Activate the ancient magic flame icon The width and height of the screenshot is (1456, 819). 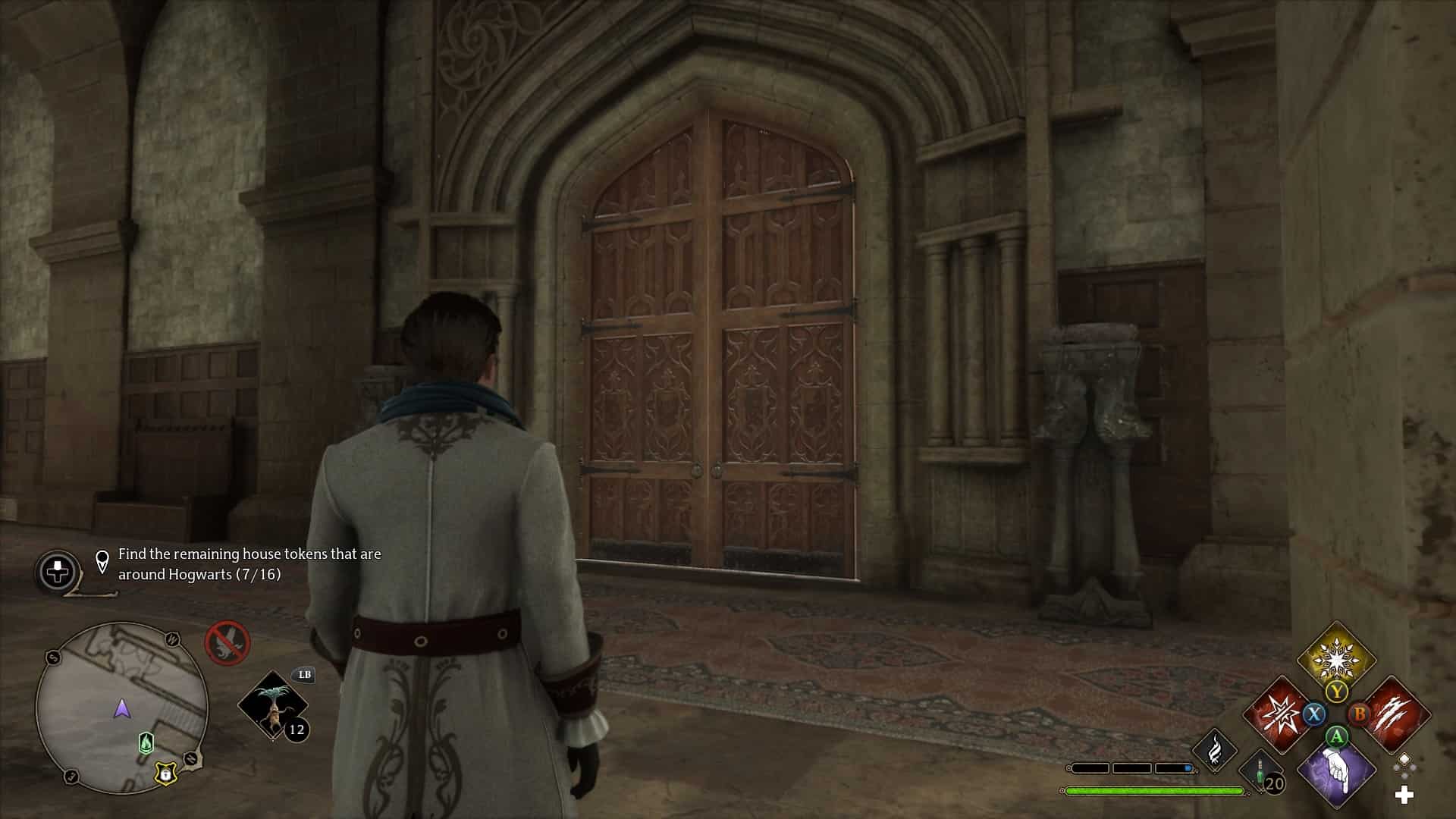[1215, 749]
